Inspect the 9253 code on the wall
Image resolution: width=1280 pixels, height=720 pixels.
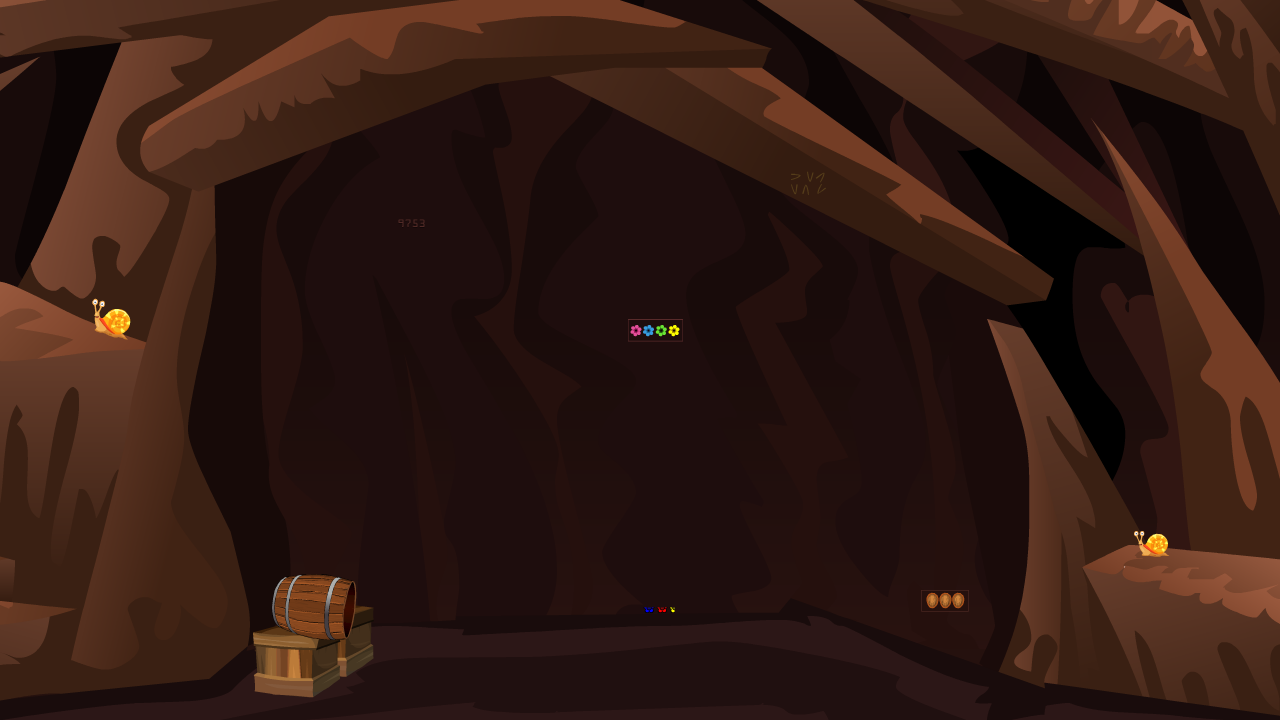coord(411,222)
